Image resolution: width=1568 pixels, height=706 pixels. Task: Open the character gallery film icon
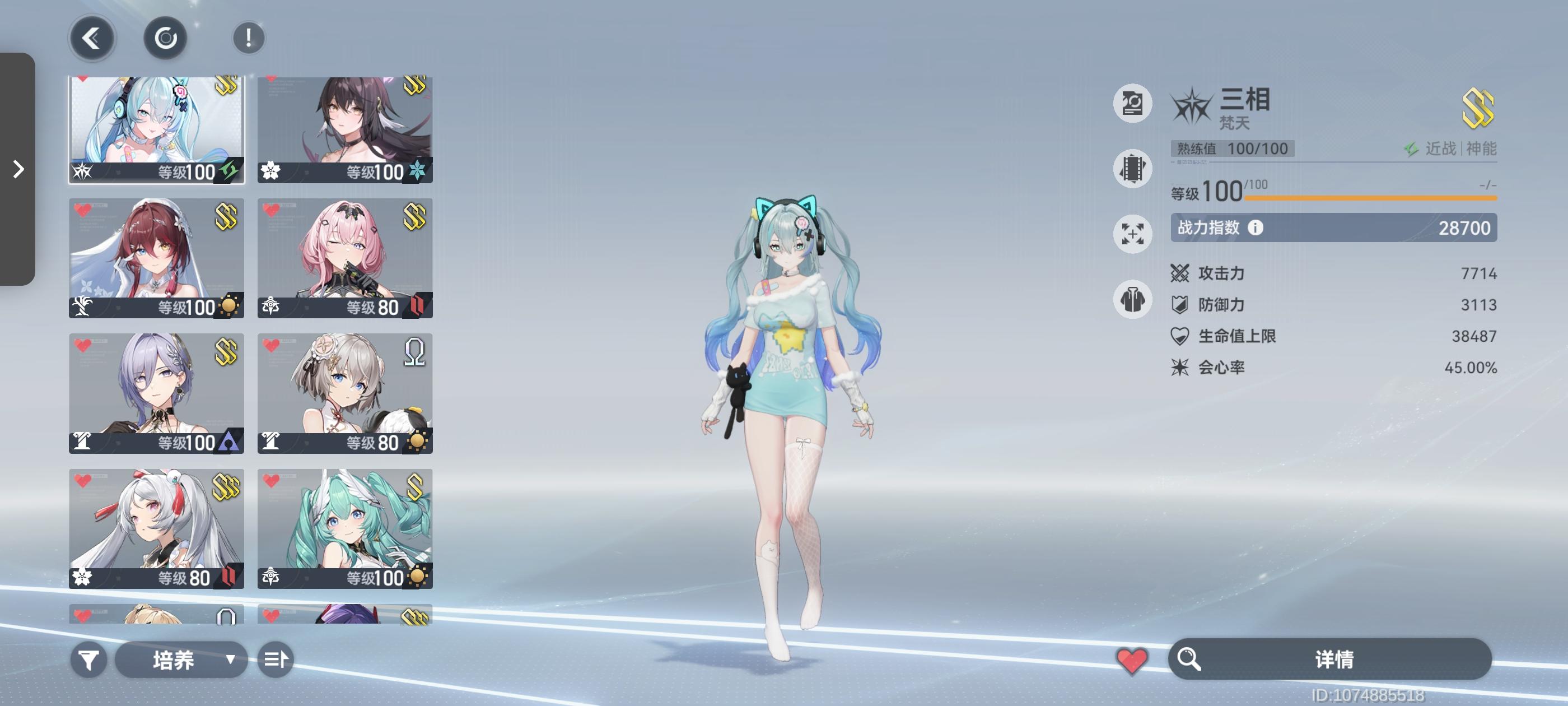(x=1132, y=169)
